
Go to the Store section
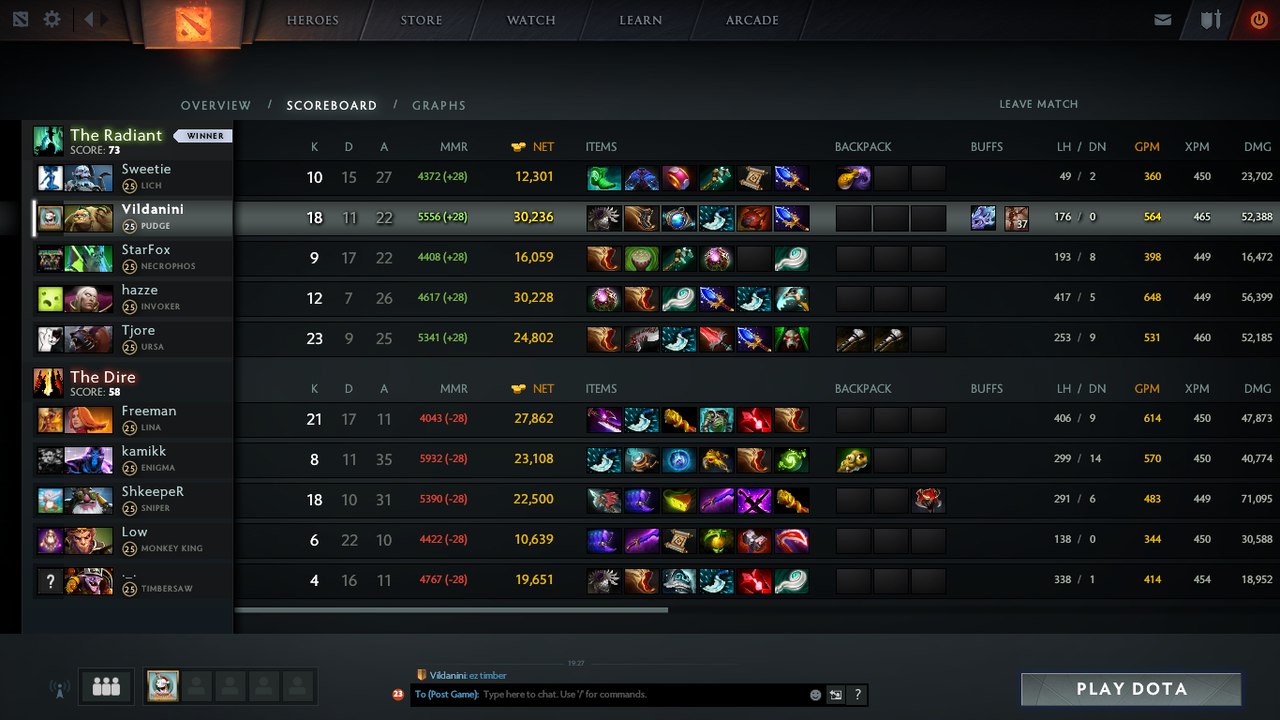[421, 20]
